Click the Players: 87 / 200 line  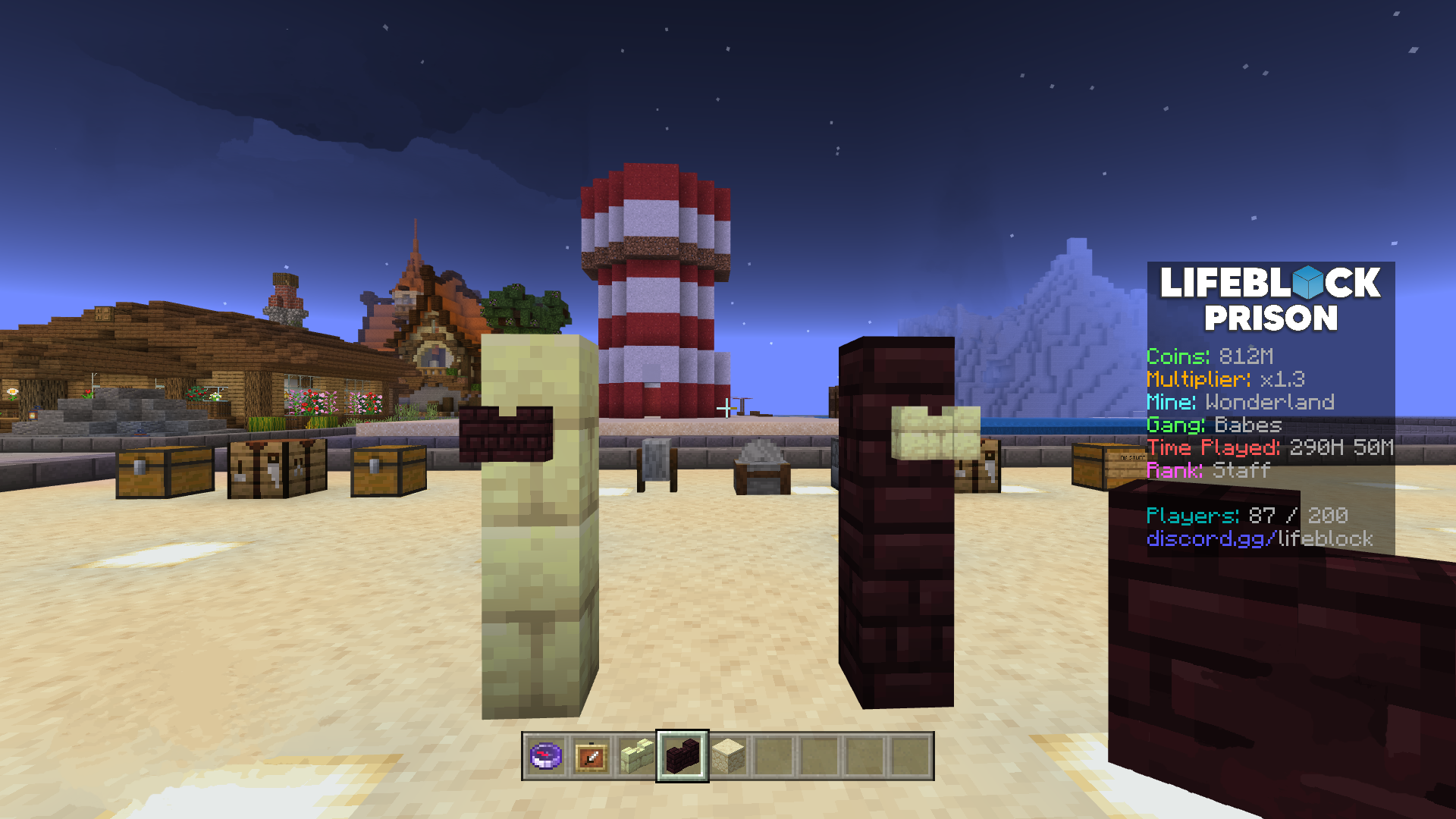[x=1246, y=517]
